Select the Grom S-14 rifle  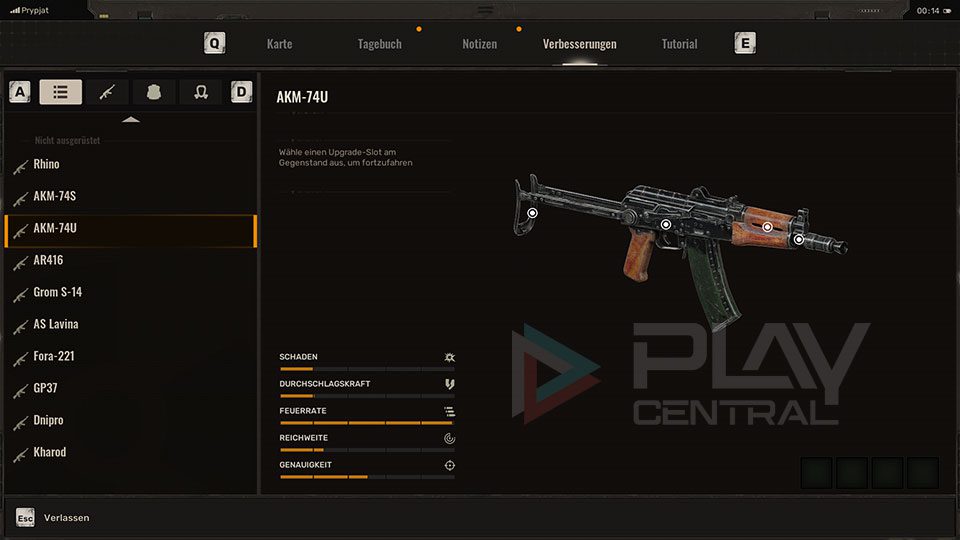point(58,292)
